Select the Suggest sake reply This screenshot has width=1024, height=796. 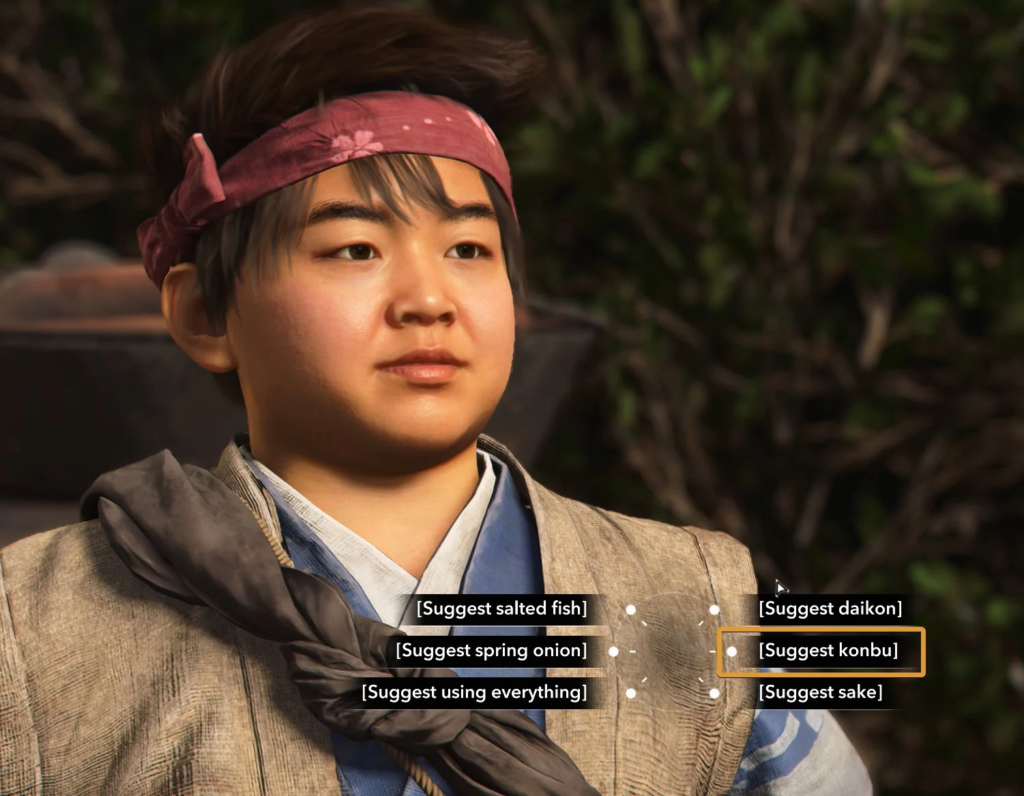(820, 692)
